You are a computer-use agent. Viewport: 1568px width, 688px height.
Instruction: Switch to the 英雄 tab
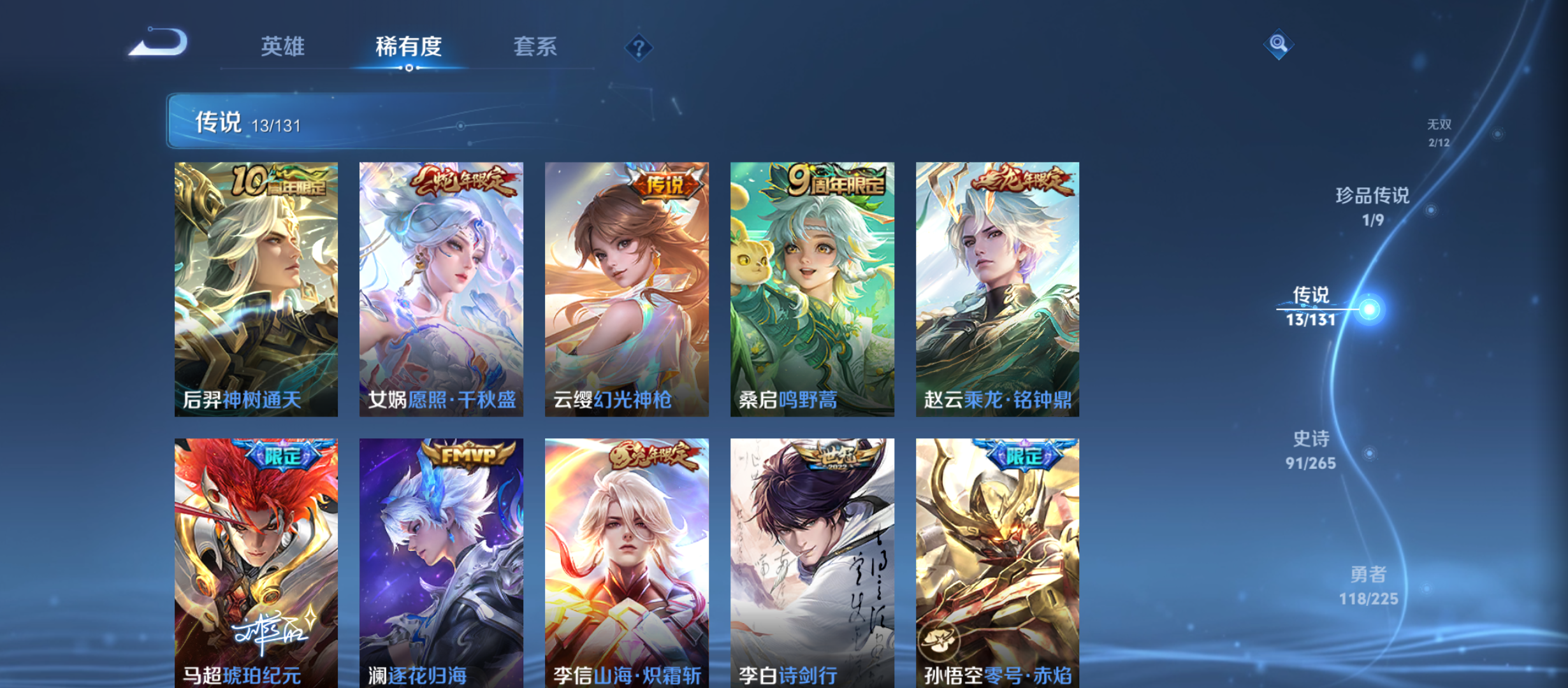tap(284, 47)
